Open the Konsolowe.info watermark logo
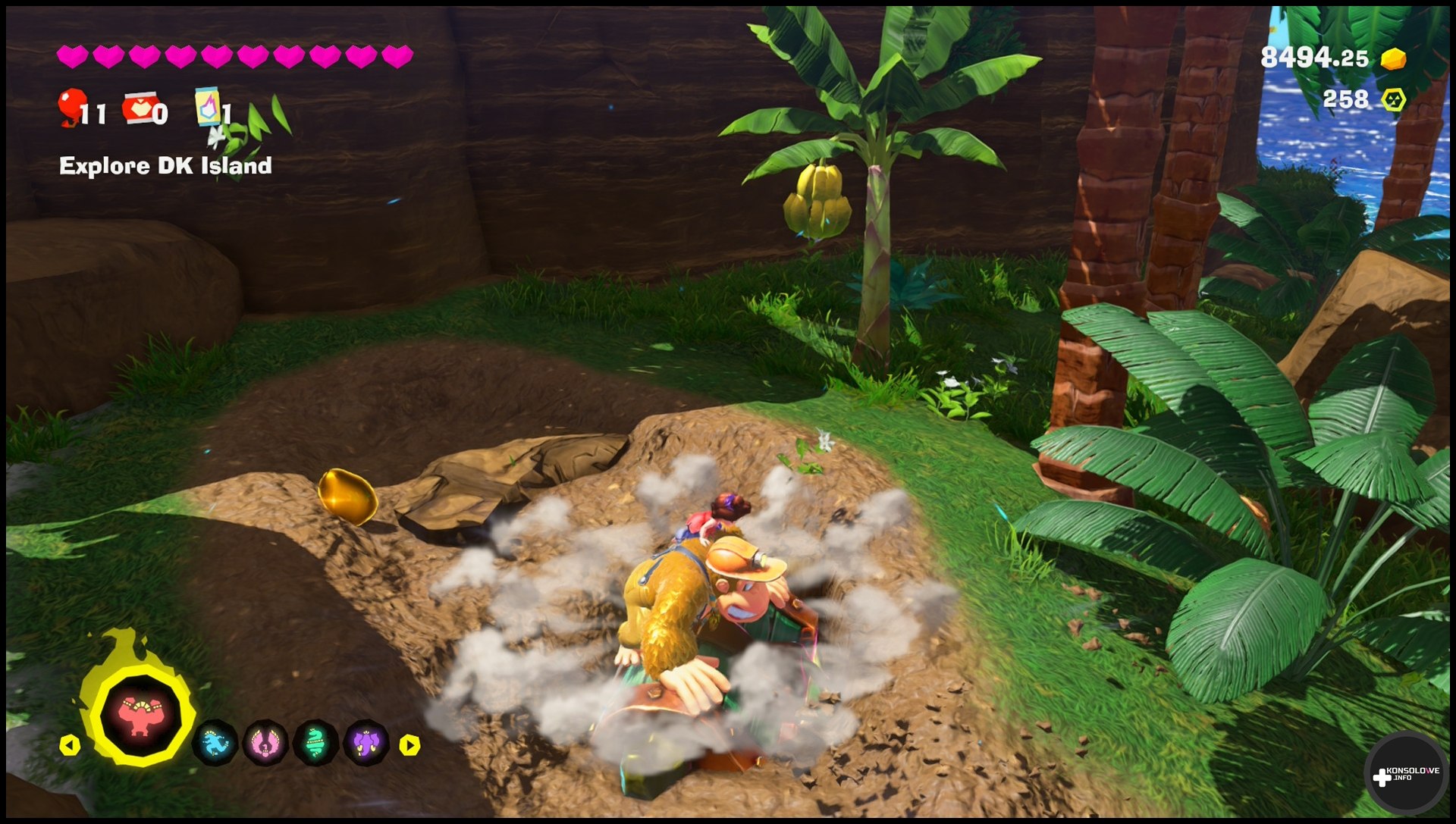 click(1407, 775)
